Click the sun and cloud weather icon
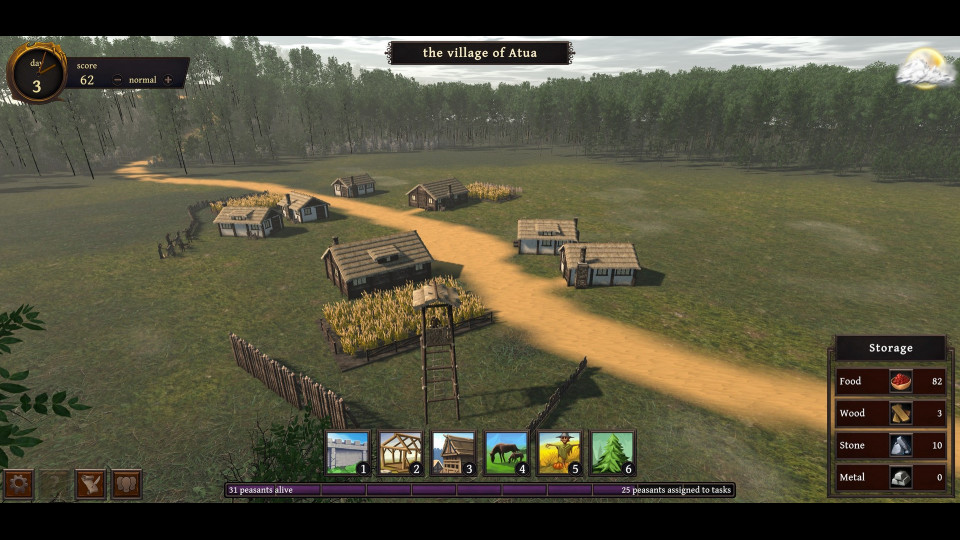Screen dimensions: 960x540 (925, 69)
